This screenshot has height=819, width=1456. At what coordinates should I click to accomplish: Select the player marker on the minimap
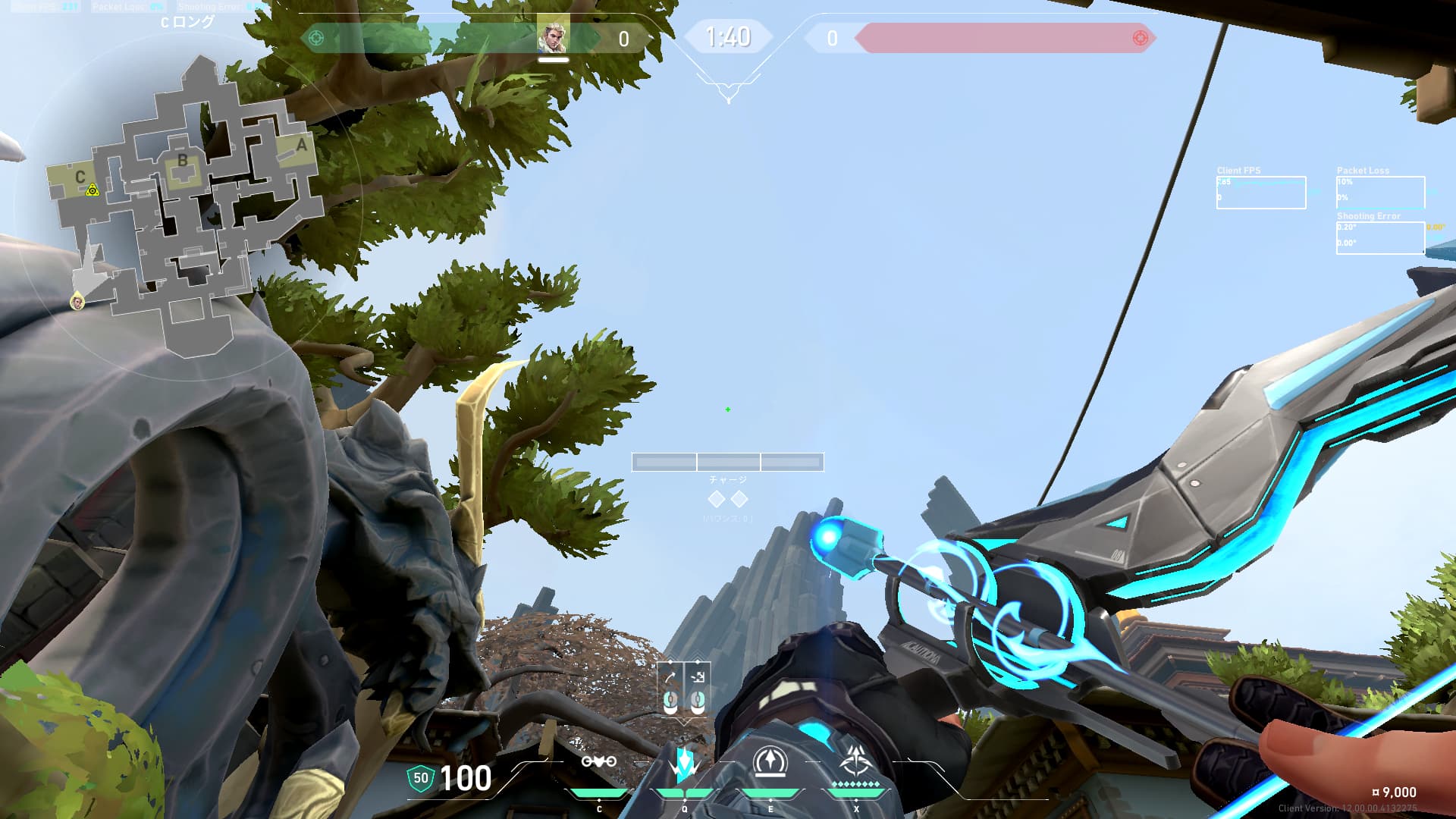click(77, 302)
